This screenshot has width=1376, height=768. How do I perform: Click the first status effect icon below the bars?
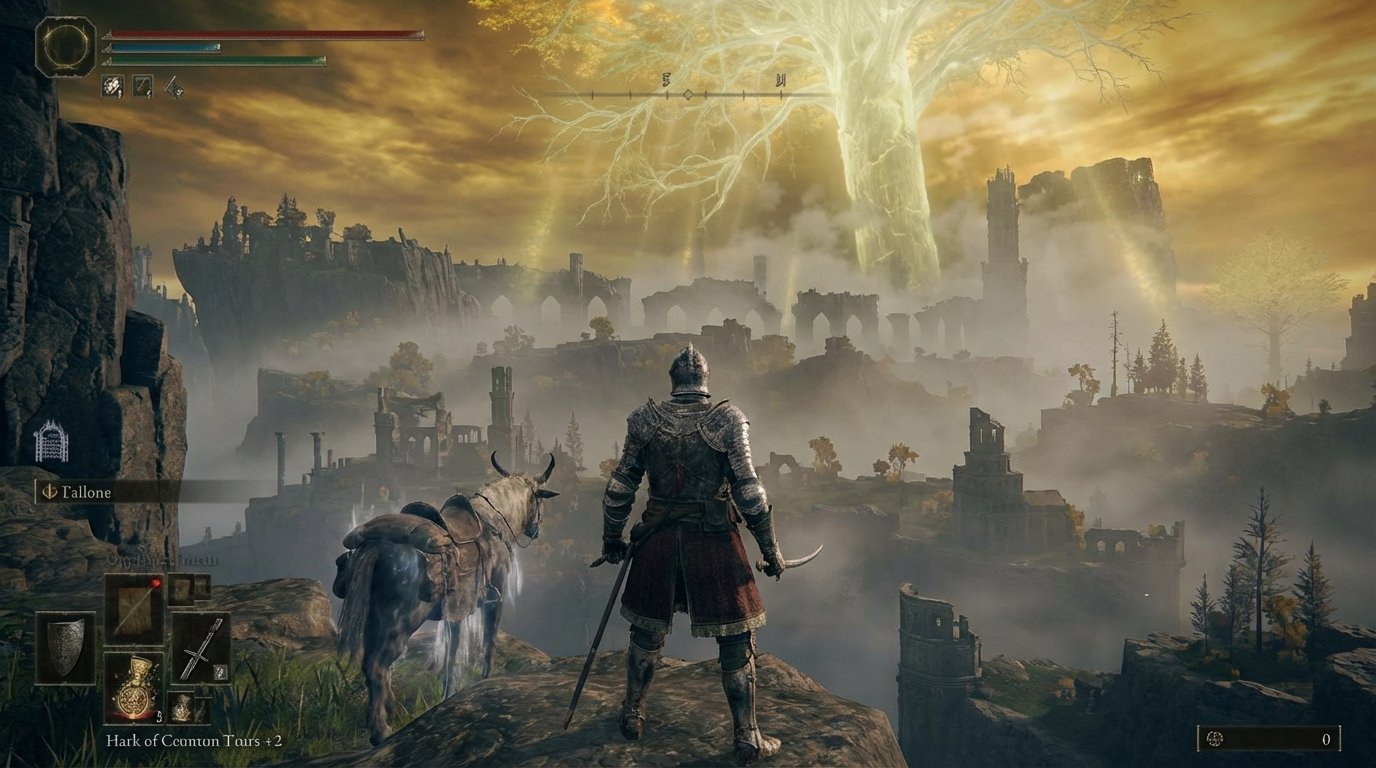click(x=112, y=86)
